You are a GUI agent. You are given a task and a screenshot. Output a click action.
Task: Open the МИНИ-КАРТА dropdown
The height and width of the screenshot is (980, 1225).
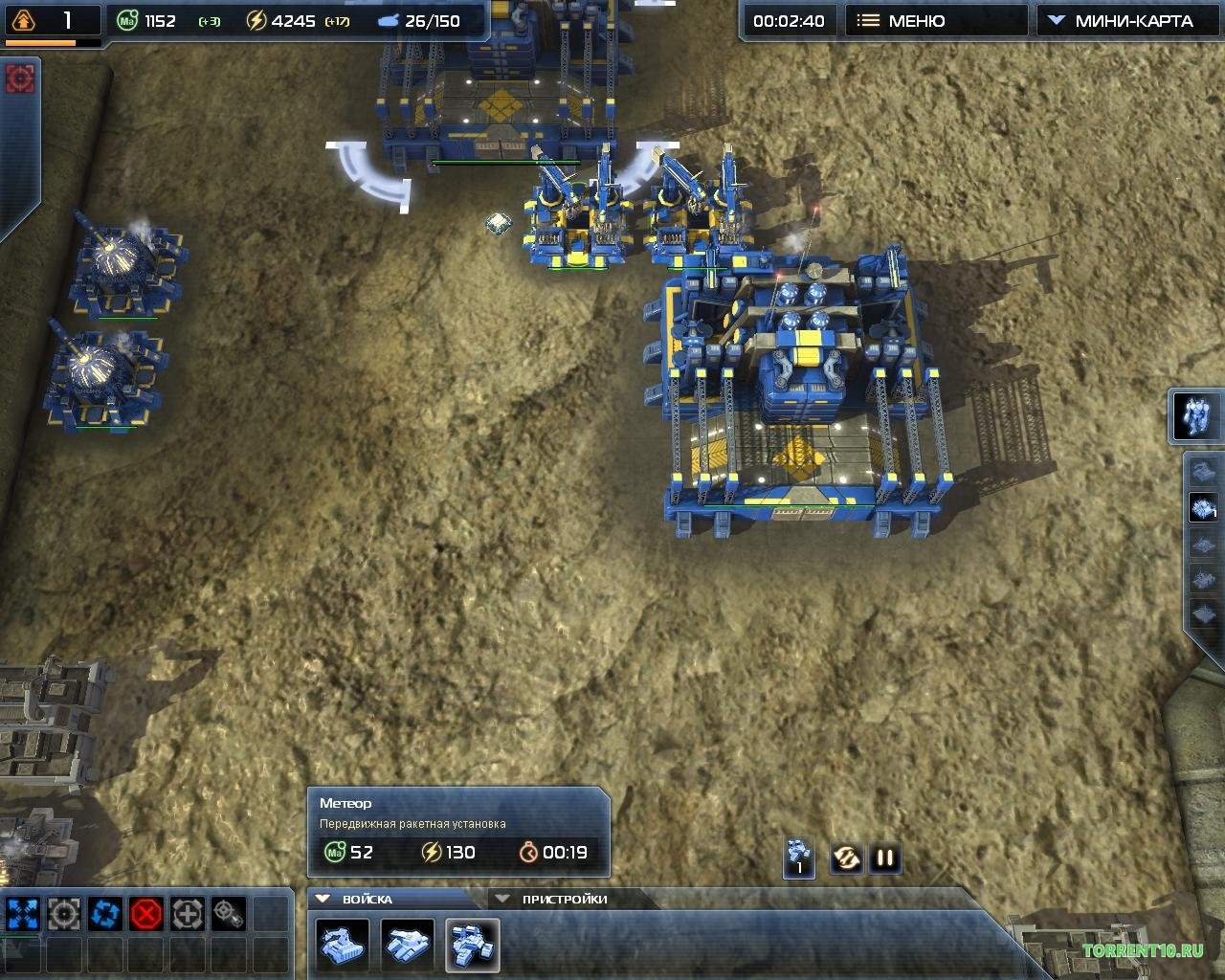click(x=1125, y=19)
